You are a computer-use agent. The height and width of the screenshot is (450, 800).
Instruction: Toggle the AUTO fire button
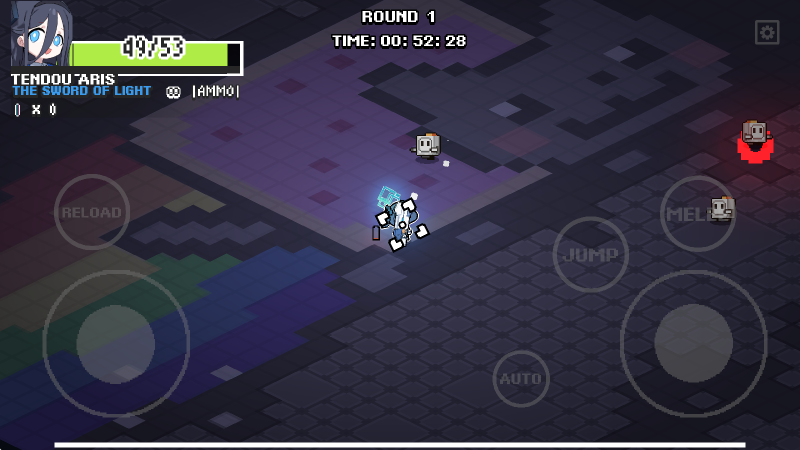click(520, 379)
